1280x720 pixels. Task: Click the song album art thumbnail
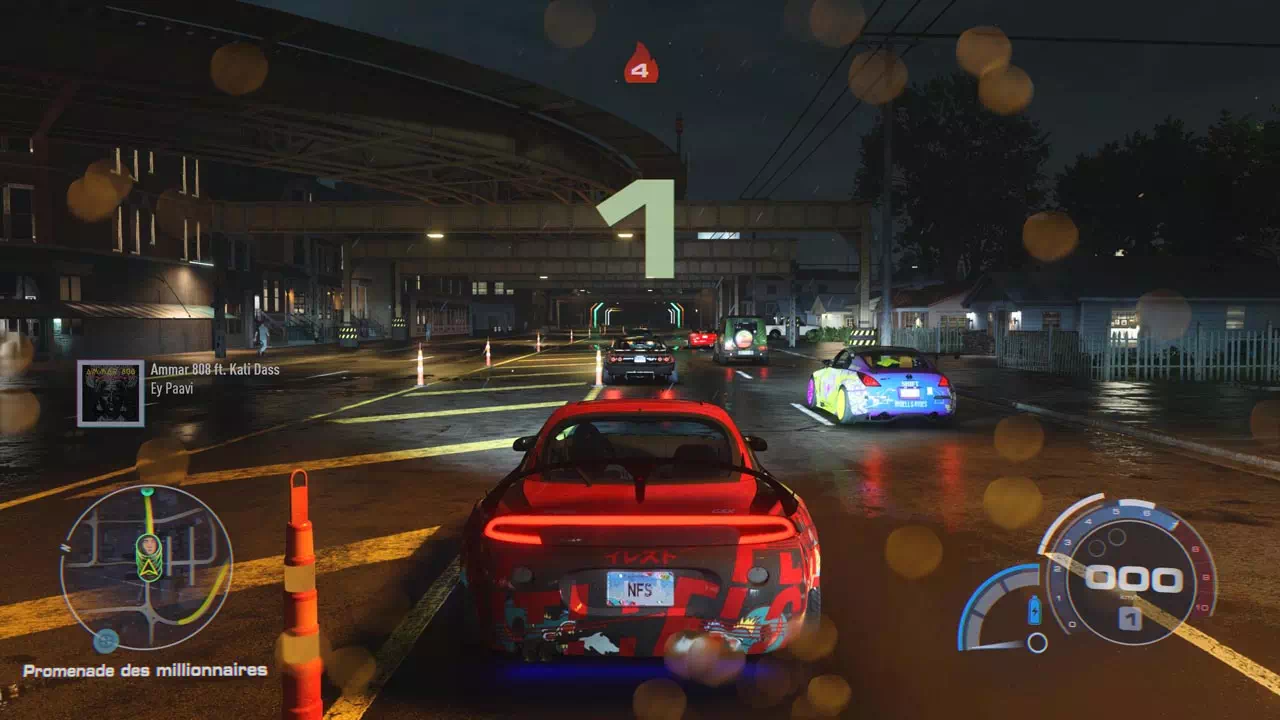pyautogui.click(x=111, y=393)
